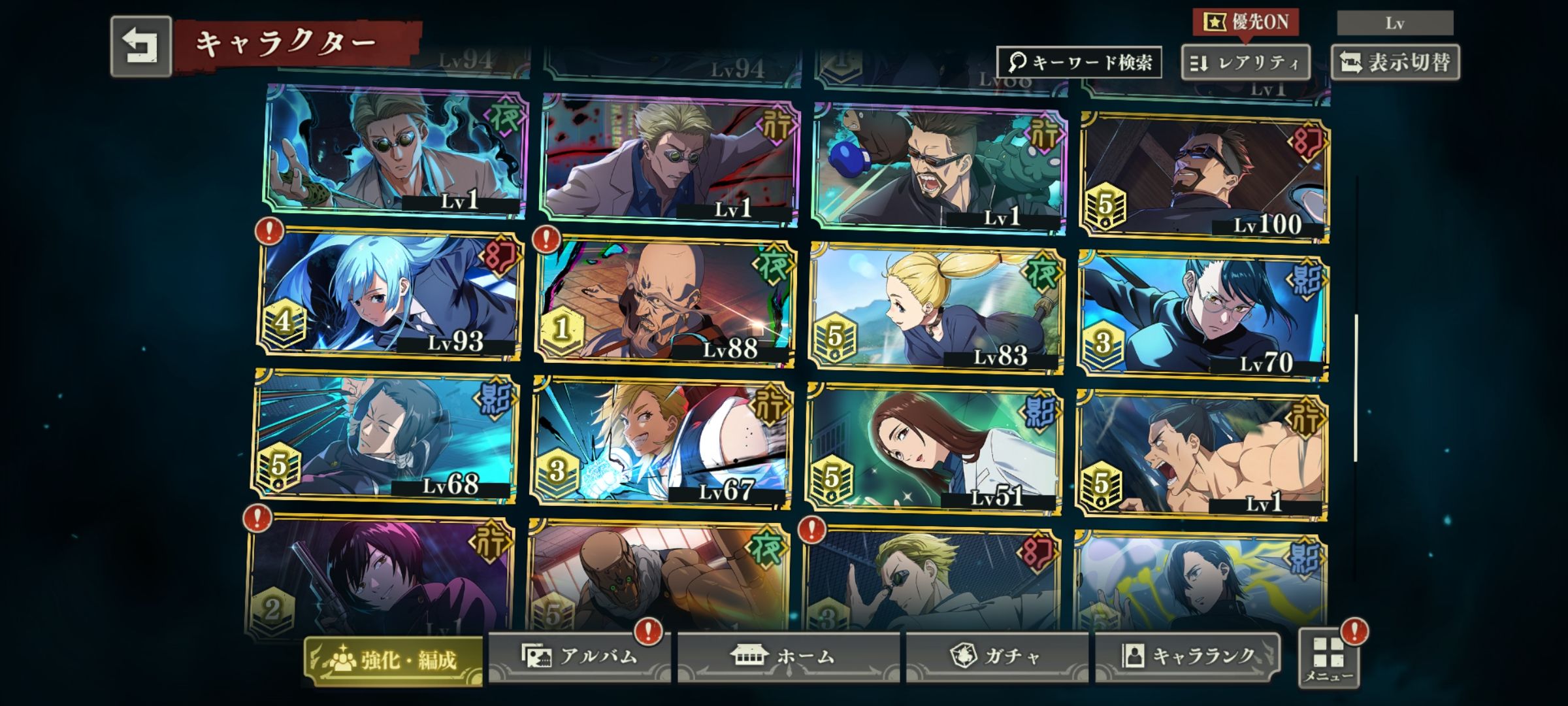1568x706 pixels.
Task: Toggle the 優先ON priority indicator
Action: coord(1245,22)
